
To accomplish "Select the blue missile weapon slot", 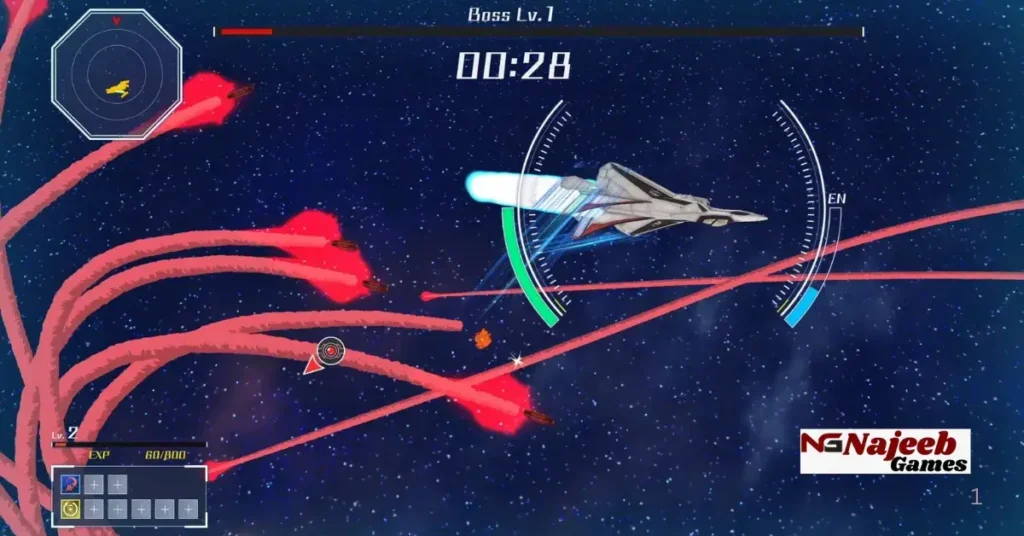I will click(70, 485).
